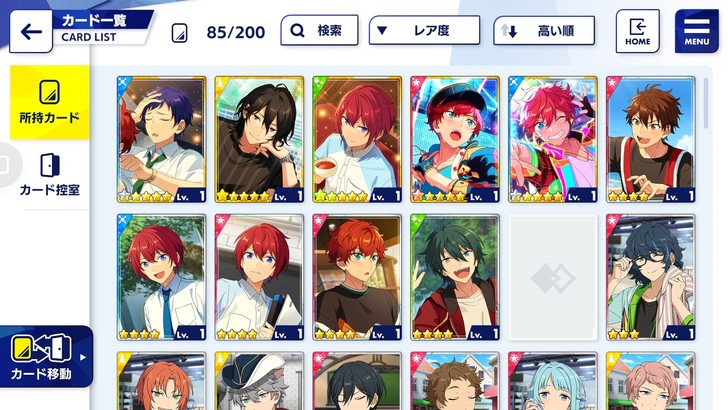Return to HOME screen
The image size is (728, 410).
[637, 31]
